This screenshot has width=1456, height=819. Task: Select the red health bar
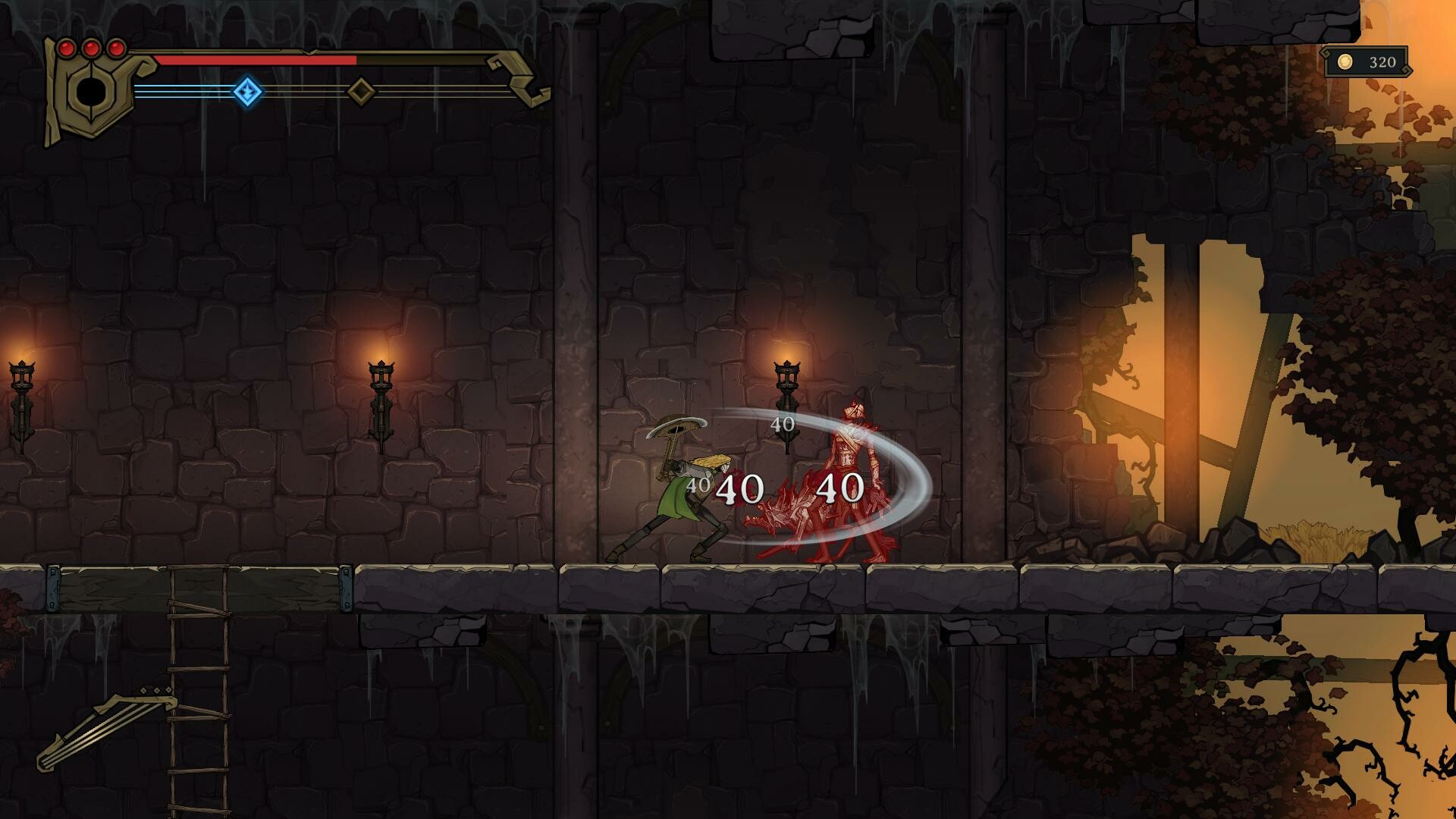pos(258,59)
